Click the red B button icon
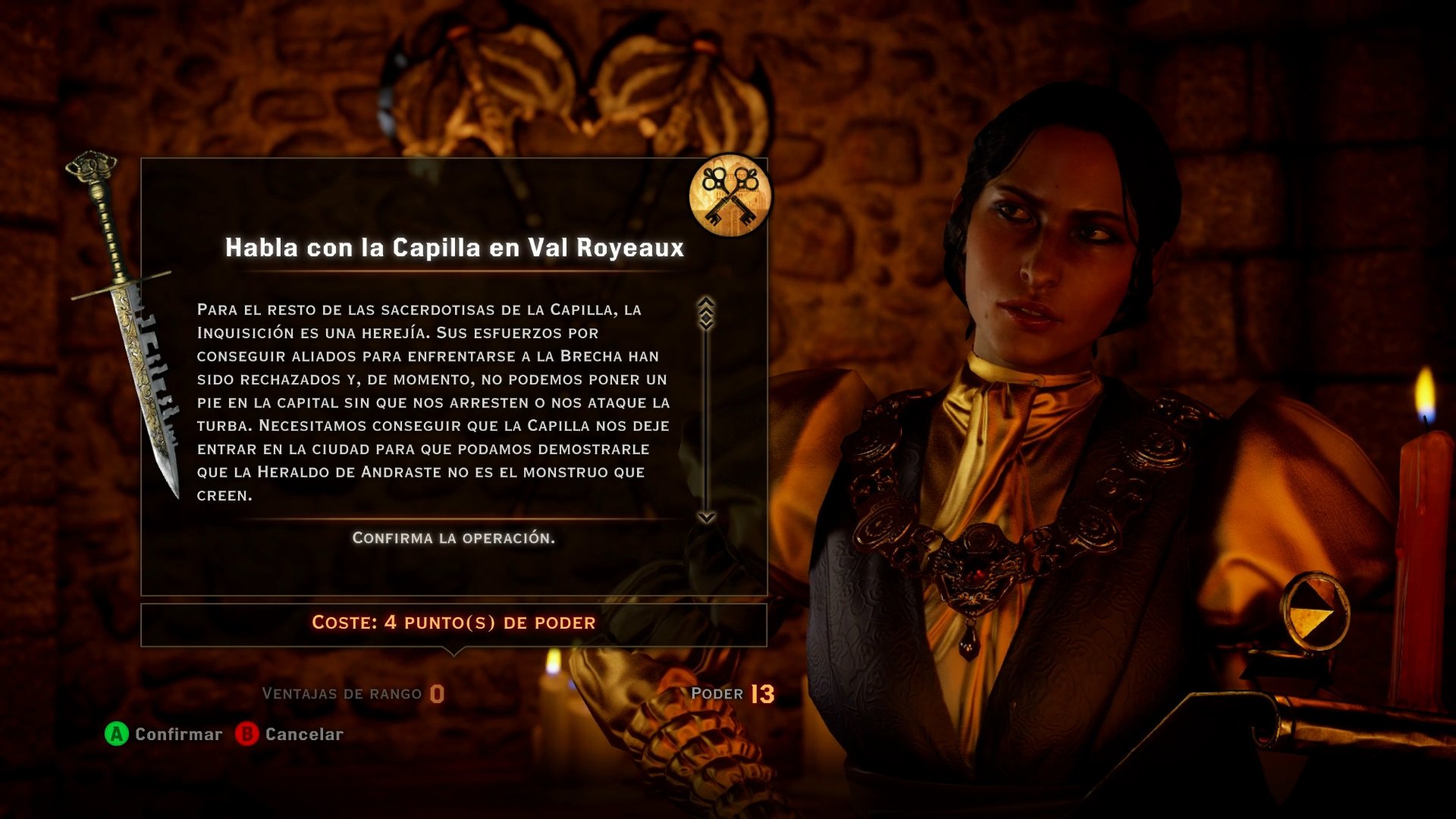The image size is (1456, 819). 244,733
